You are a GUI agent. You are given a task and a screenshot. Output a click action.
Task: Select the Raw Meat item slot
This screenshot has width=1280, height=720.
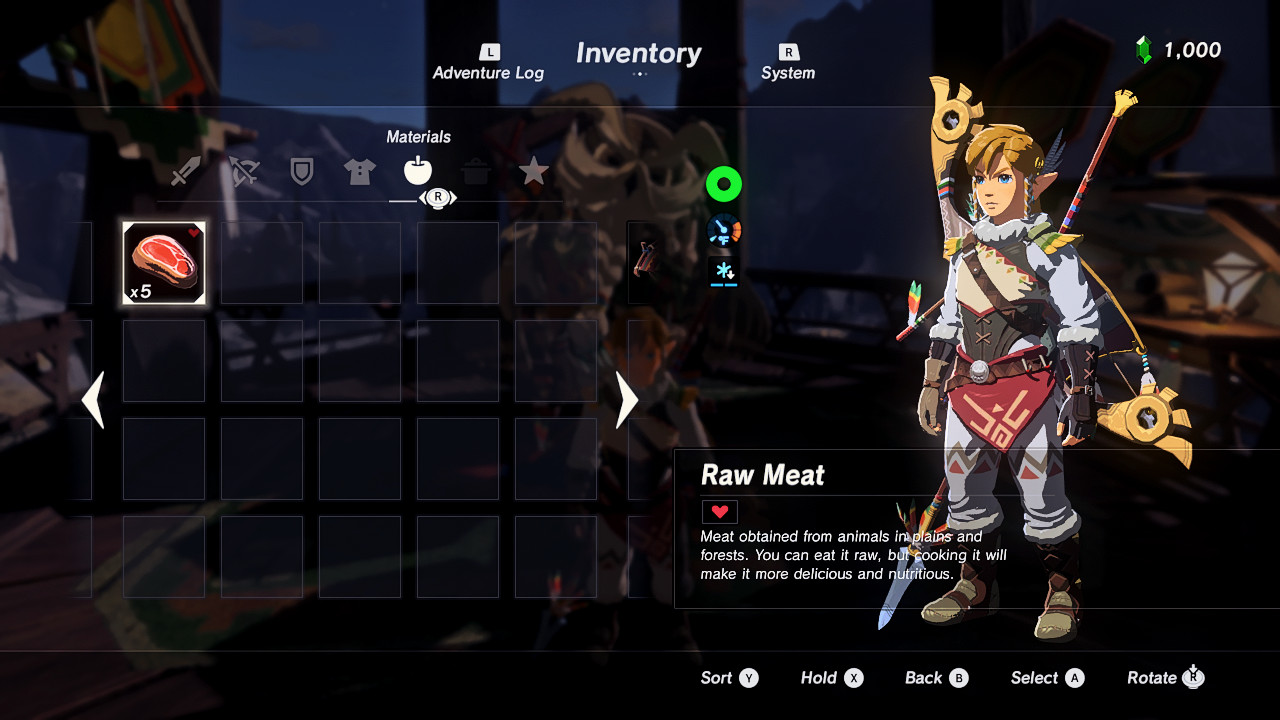click(163, 261)
